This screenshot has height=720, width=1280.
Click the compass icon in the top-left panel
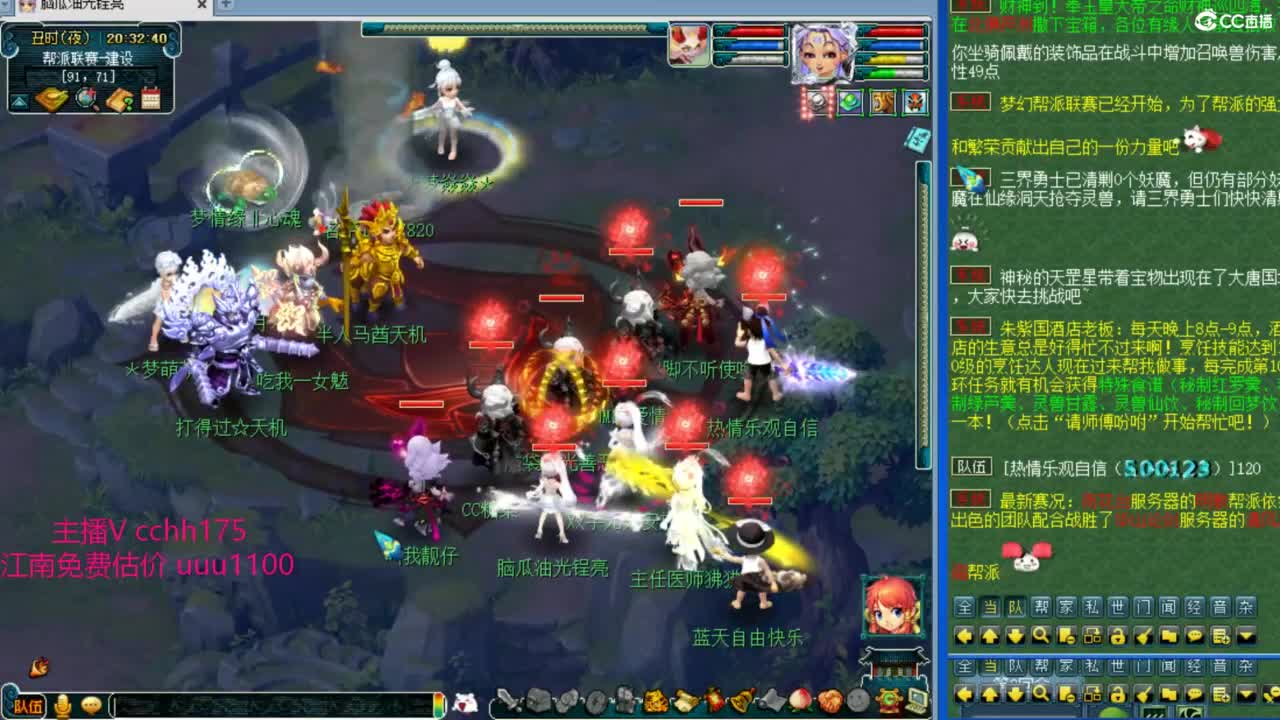coord(86,98)
